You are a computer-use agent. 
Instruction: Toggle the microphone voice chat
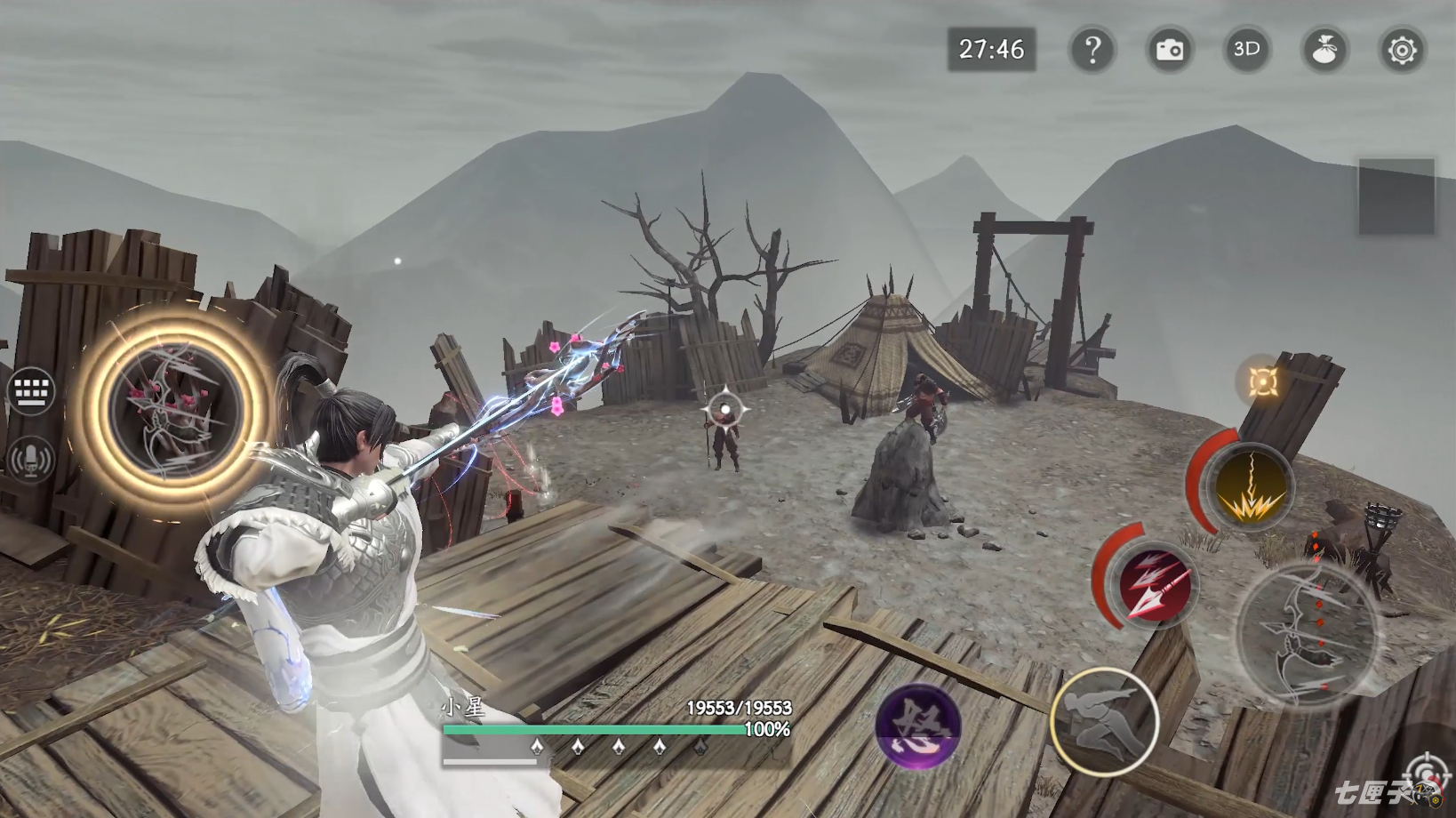(32, 460)
